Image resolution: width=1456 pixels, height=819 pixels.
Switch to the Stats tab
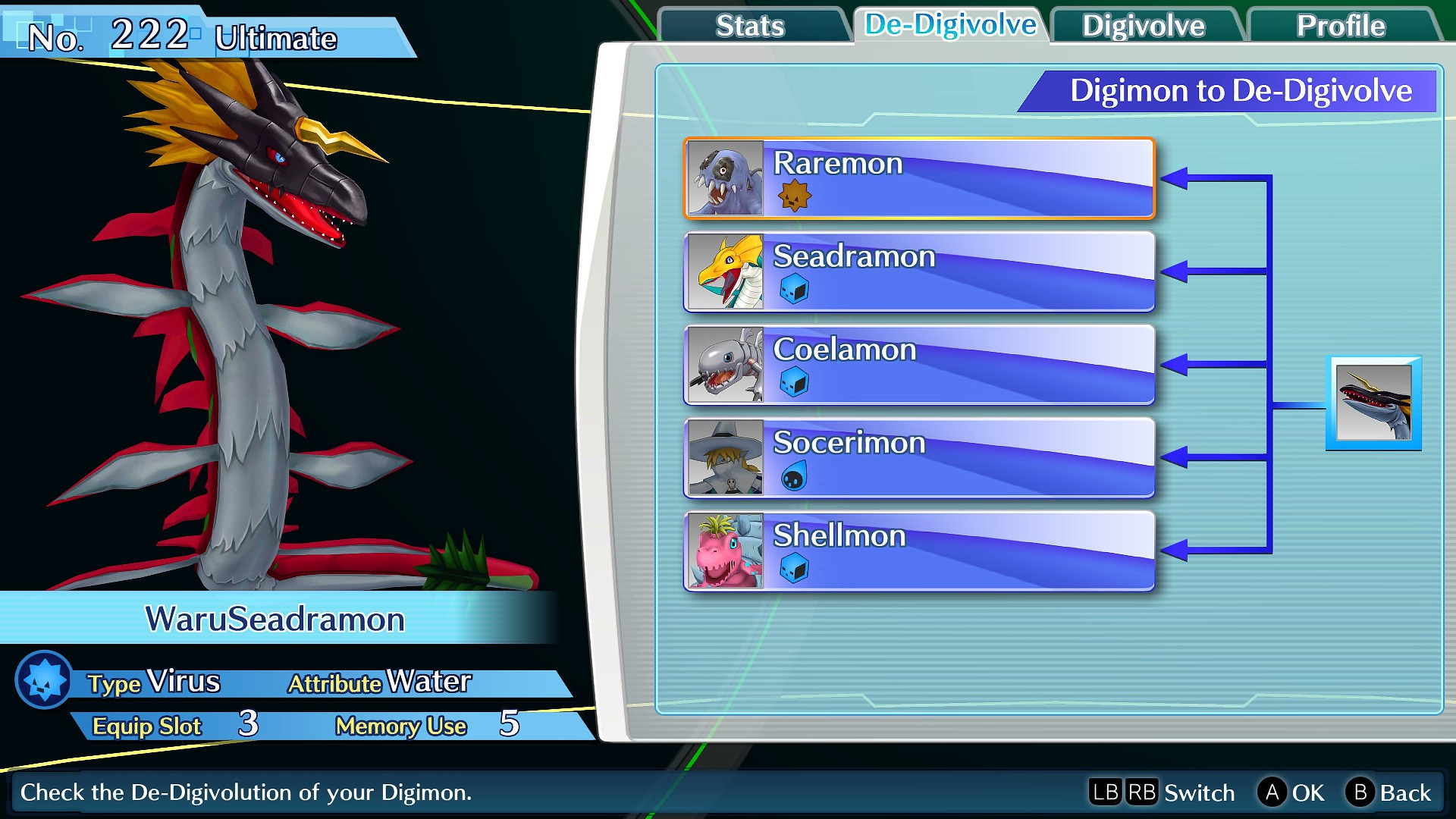click(x=750, y=26)
